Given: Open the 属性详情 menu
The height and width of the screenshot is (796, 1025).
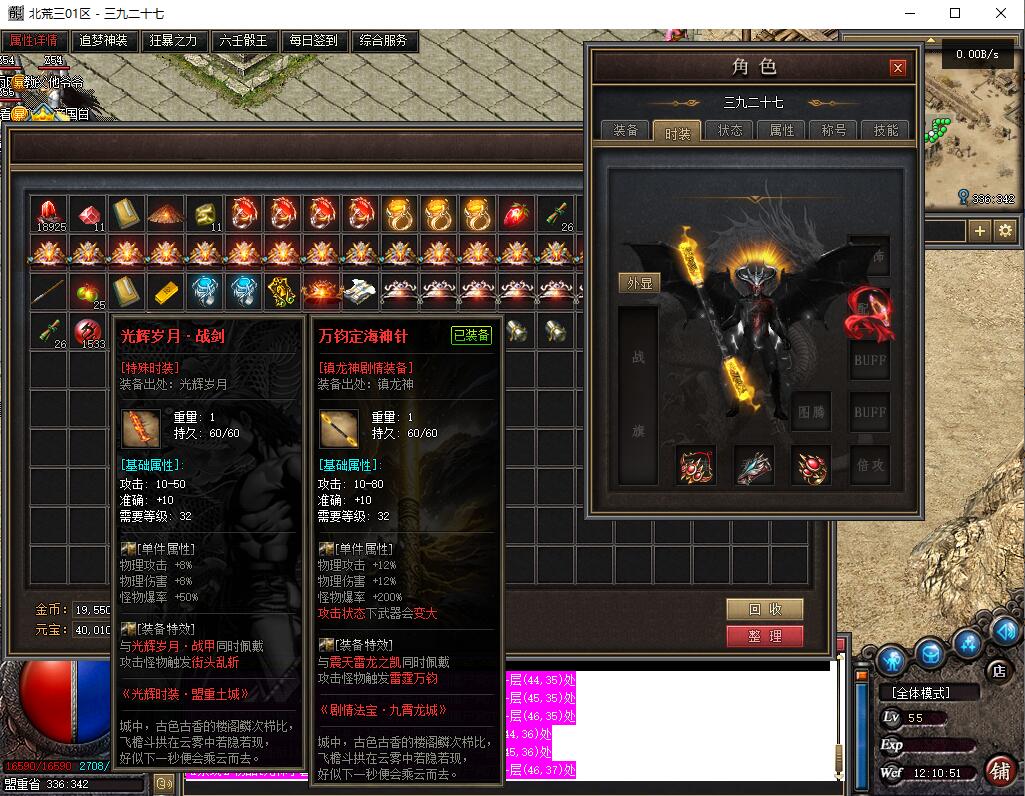Looking at the screenshot, I should (x=34, y=41).
